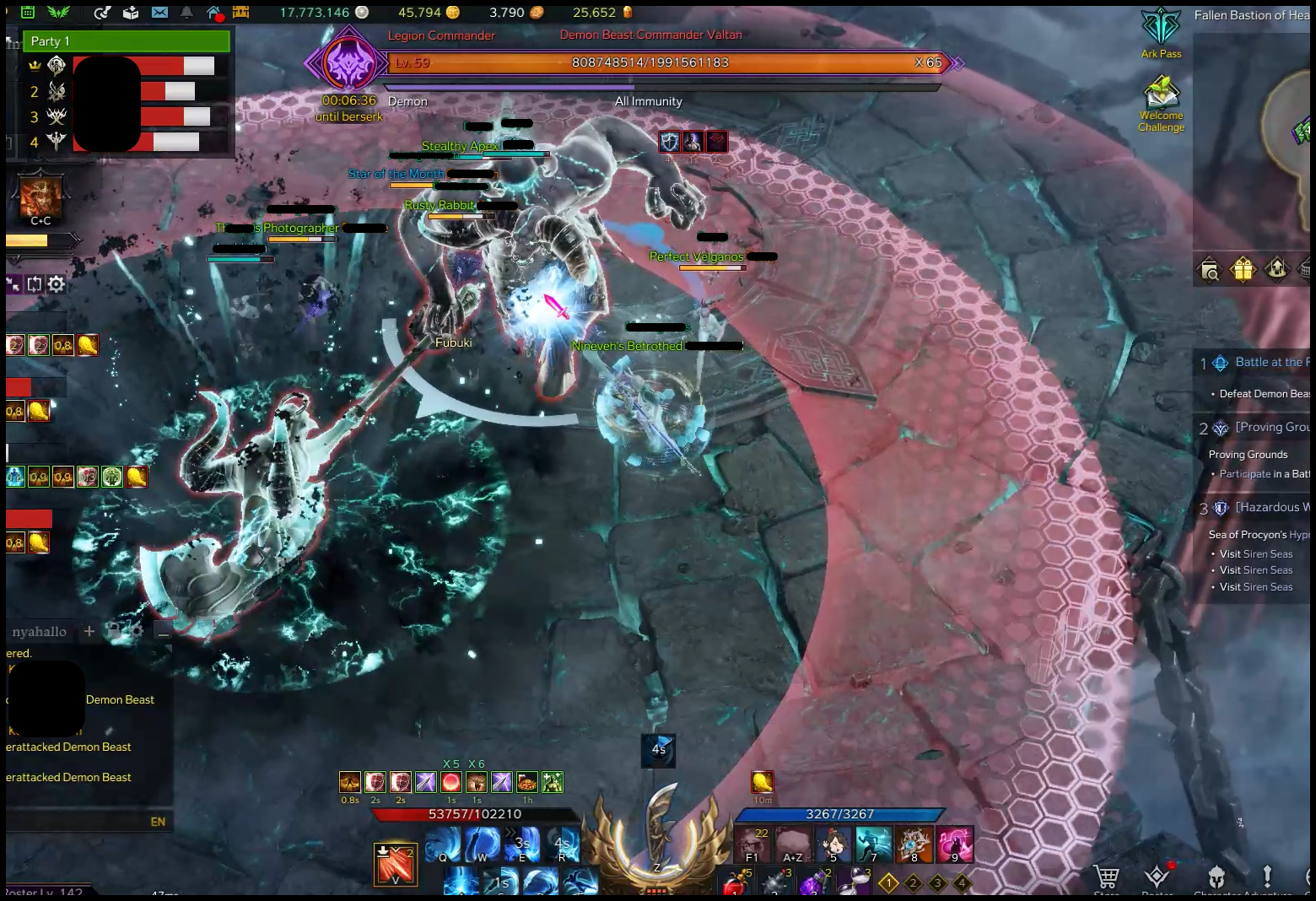
Task: Use the red V awakening skill
Action: [395, 865]
